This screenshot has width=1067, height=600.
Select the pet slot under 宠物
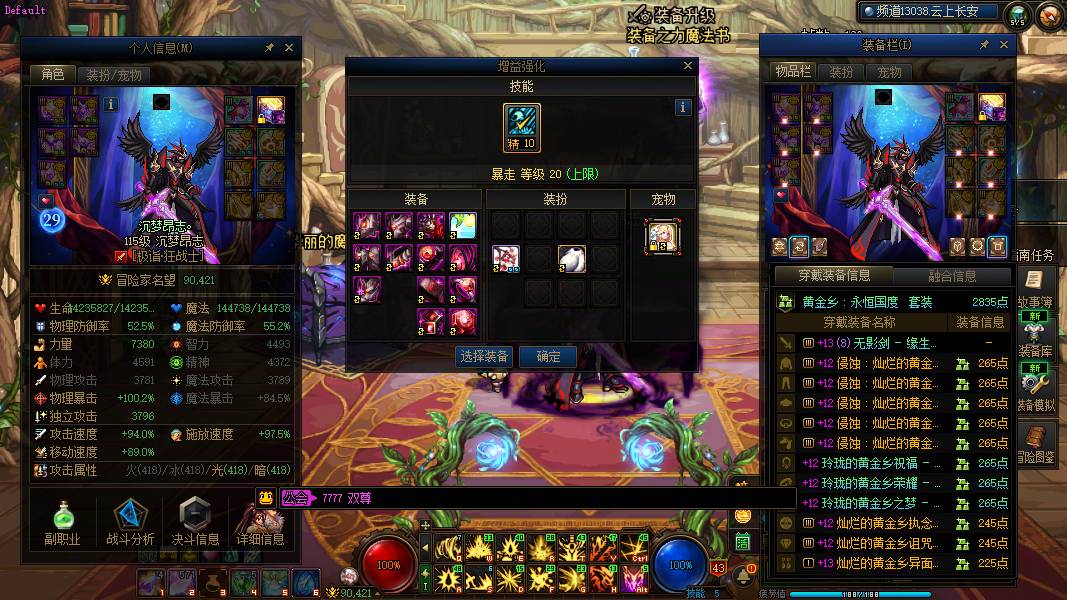[x=662, y=236]
